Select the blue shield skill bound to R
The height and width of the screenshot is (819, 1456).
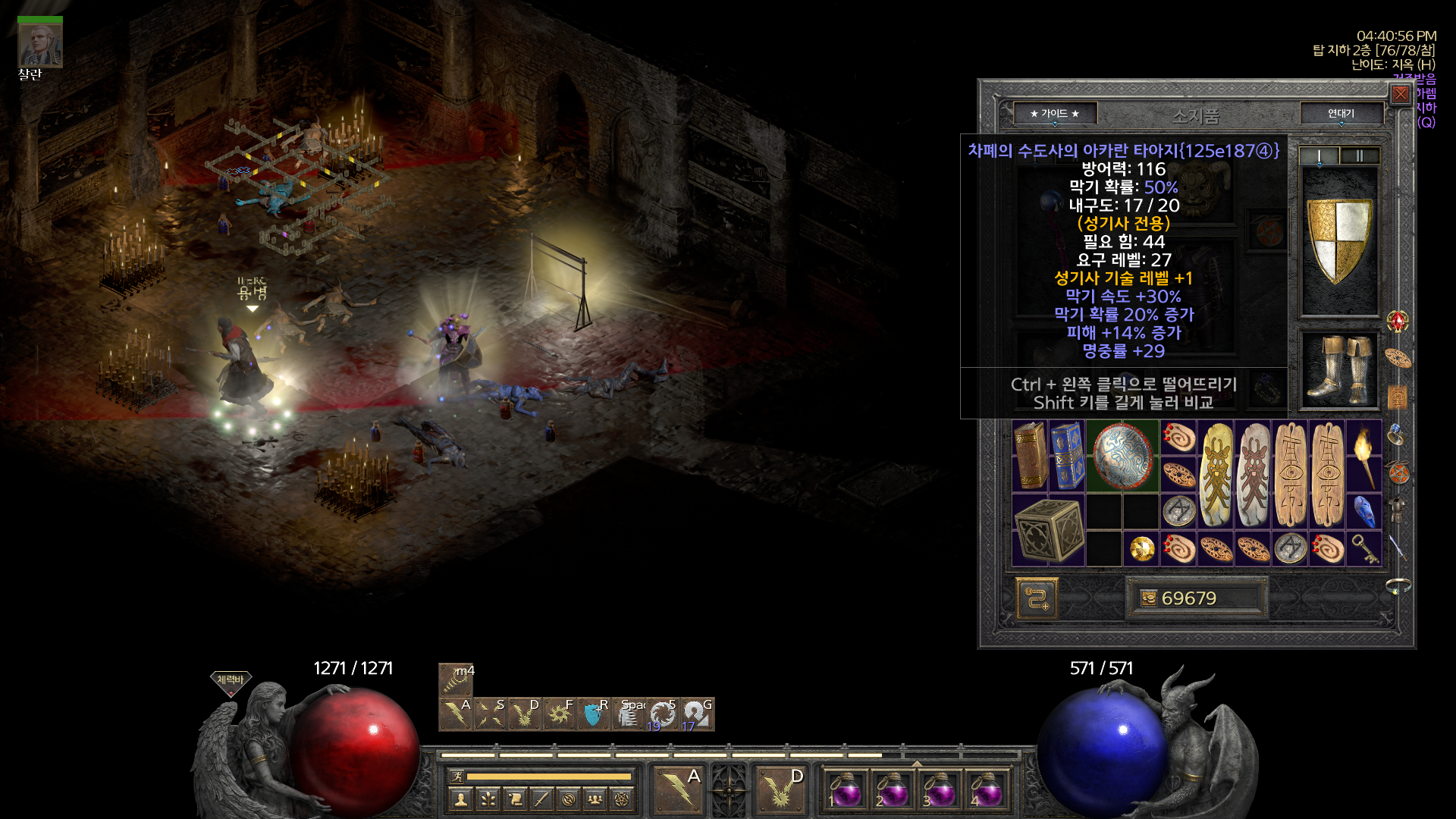pyautogui.click(x=593, y=714)
